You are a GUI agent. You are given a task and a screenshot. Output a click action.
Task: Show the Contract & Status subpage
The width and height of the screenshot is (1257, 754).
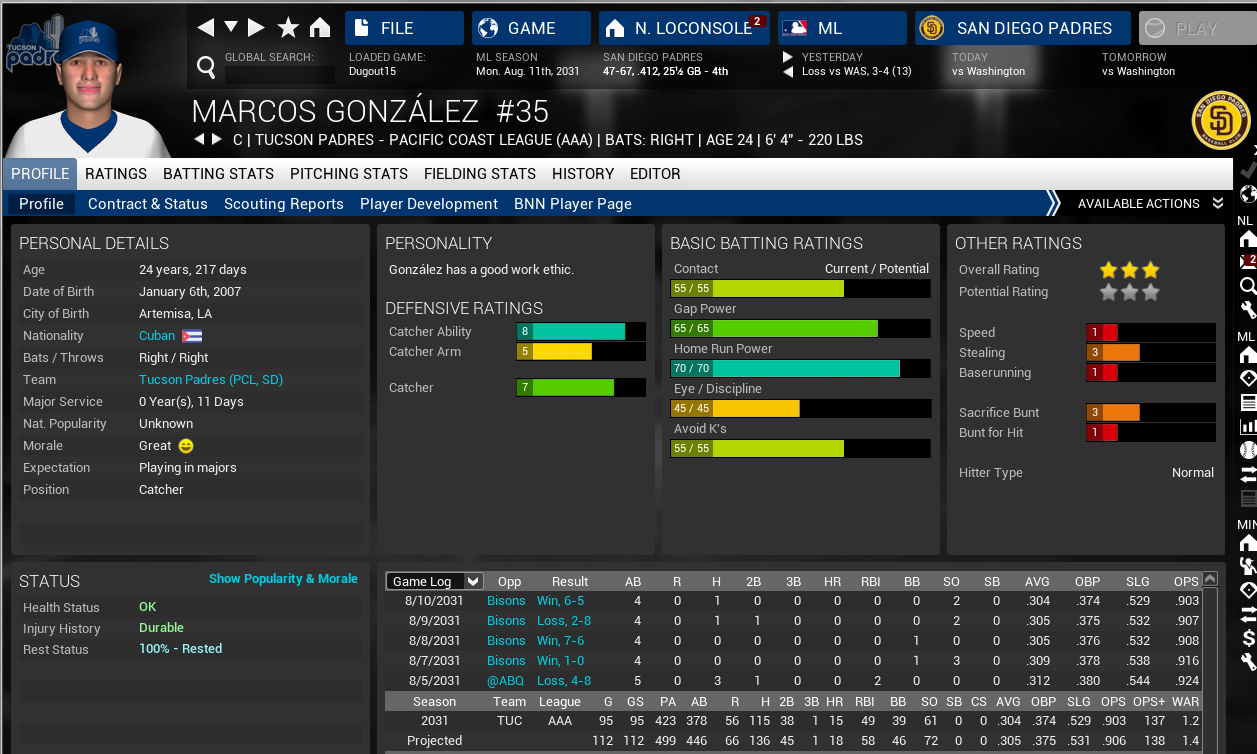click(148, 204)
